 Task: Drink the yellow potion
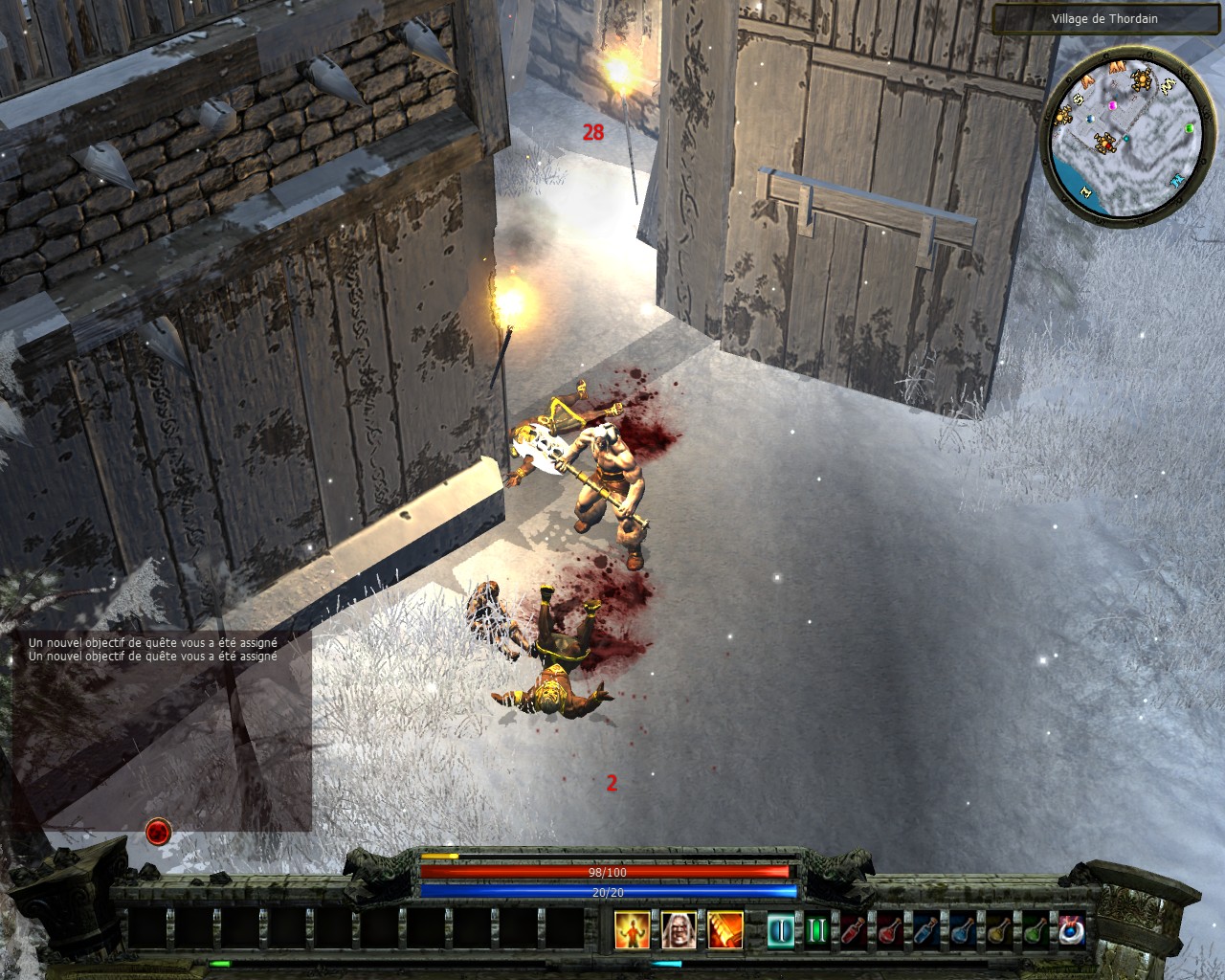pos(998,930)
